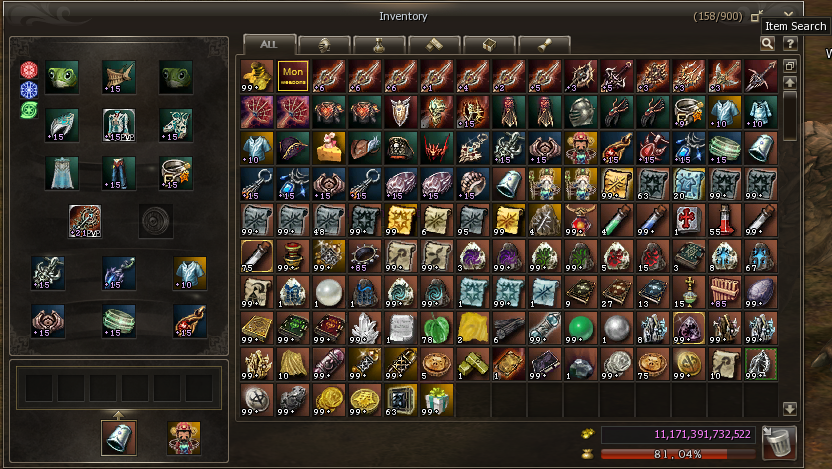Select the steel knight helmet item
This screenshot has height=469, width=832.
point(581,111)
